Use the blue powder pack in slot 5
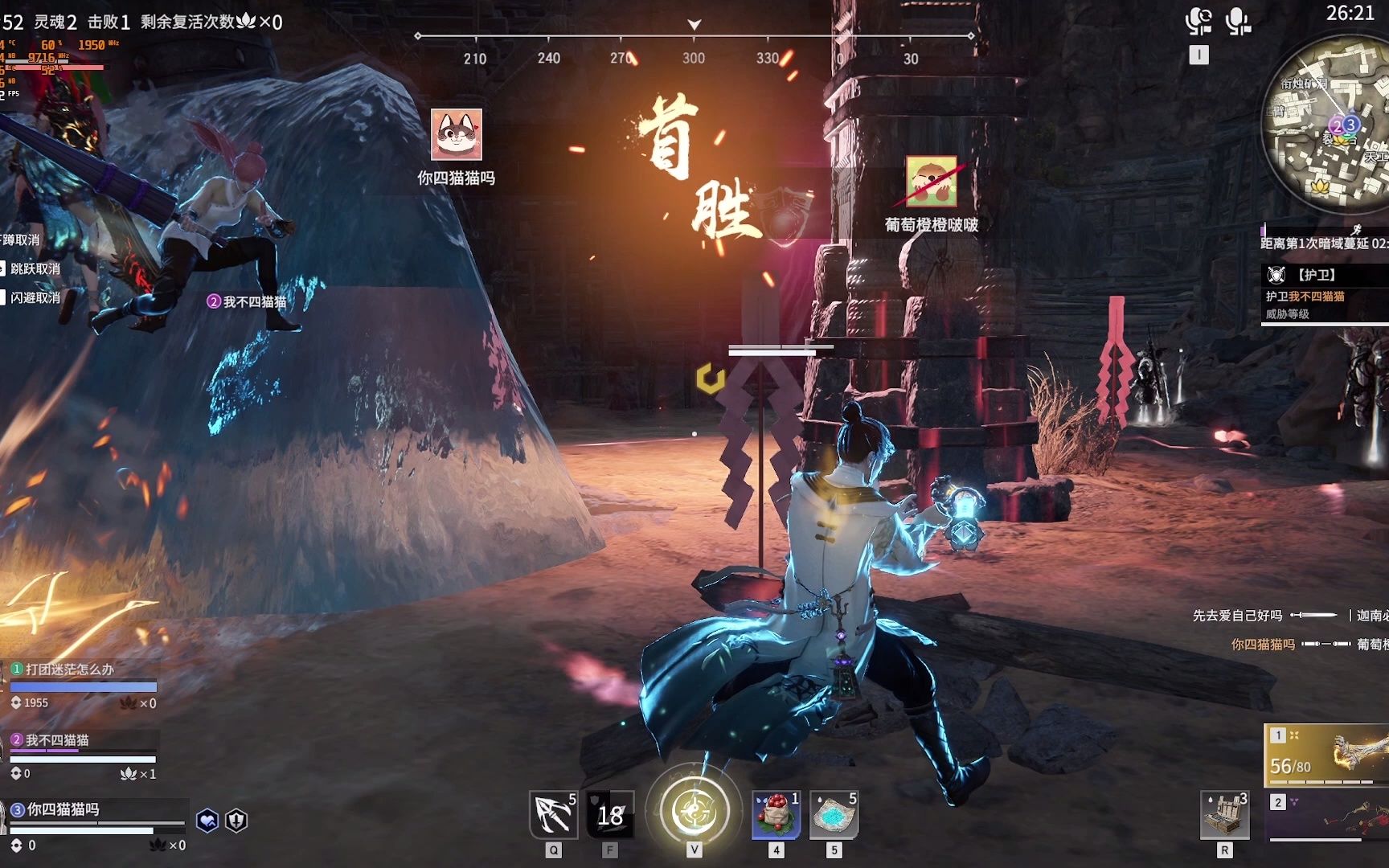Image resolution: width=1389 pixels, height=868 pixels. pos(834,816)
